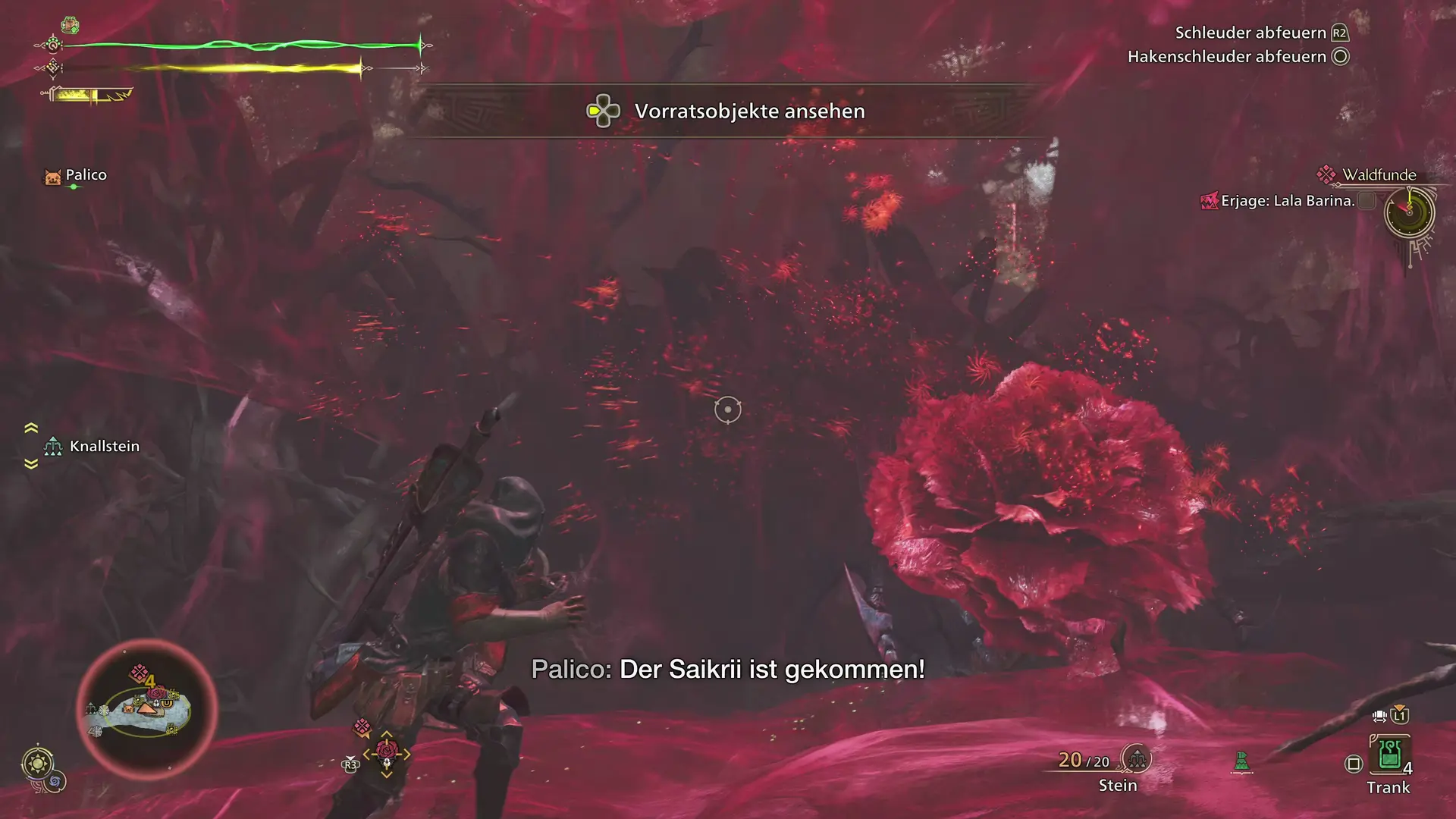
Task: Open the circular minimap
Action: pos(147,709)
